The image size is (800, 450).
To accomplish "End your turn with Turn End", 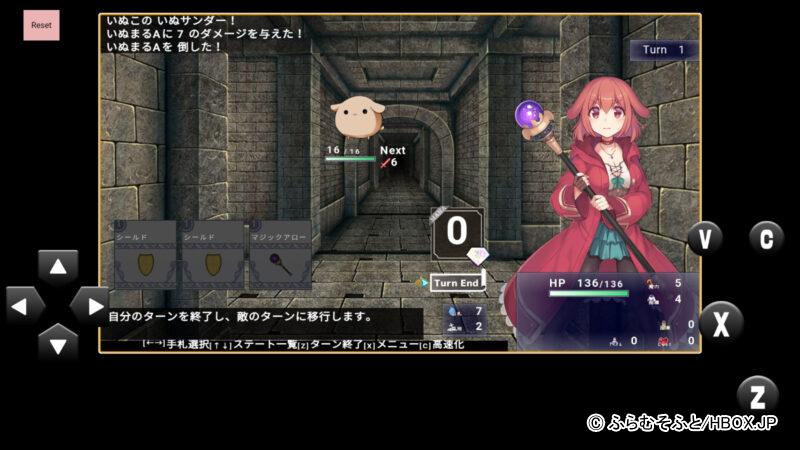I will tap(457, 283).
